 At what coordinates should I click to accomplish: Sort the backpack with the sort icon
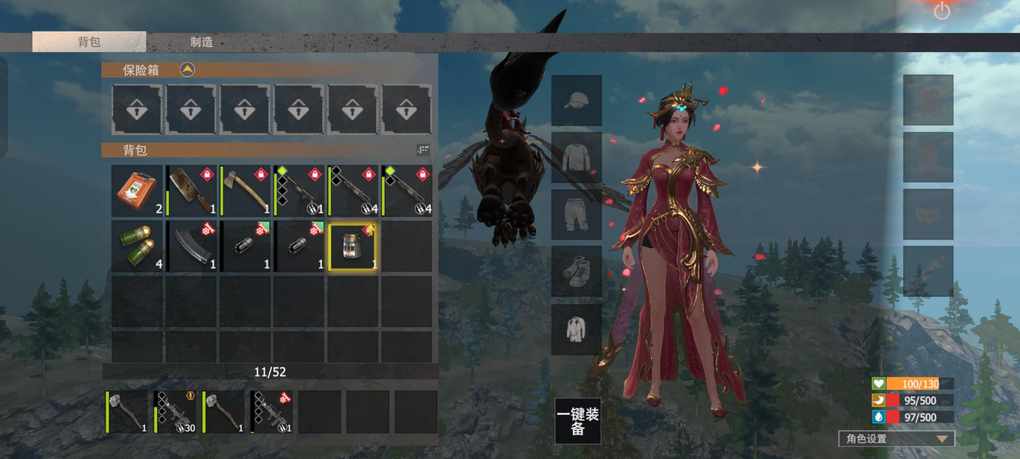click(422, 150)
